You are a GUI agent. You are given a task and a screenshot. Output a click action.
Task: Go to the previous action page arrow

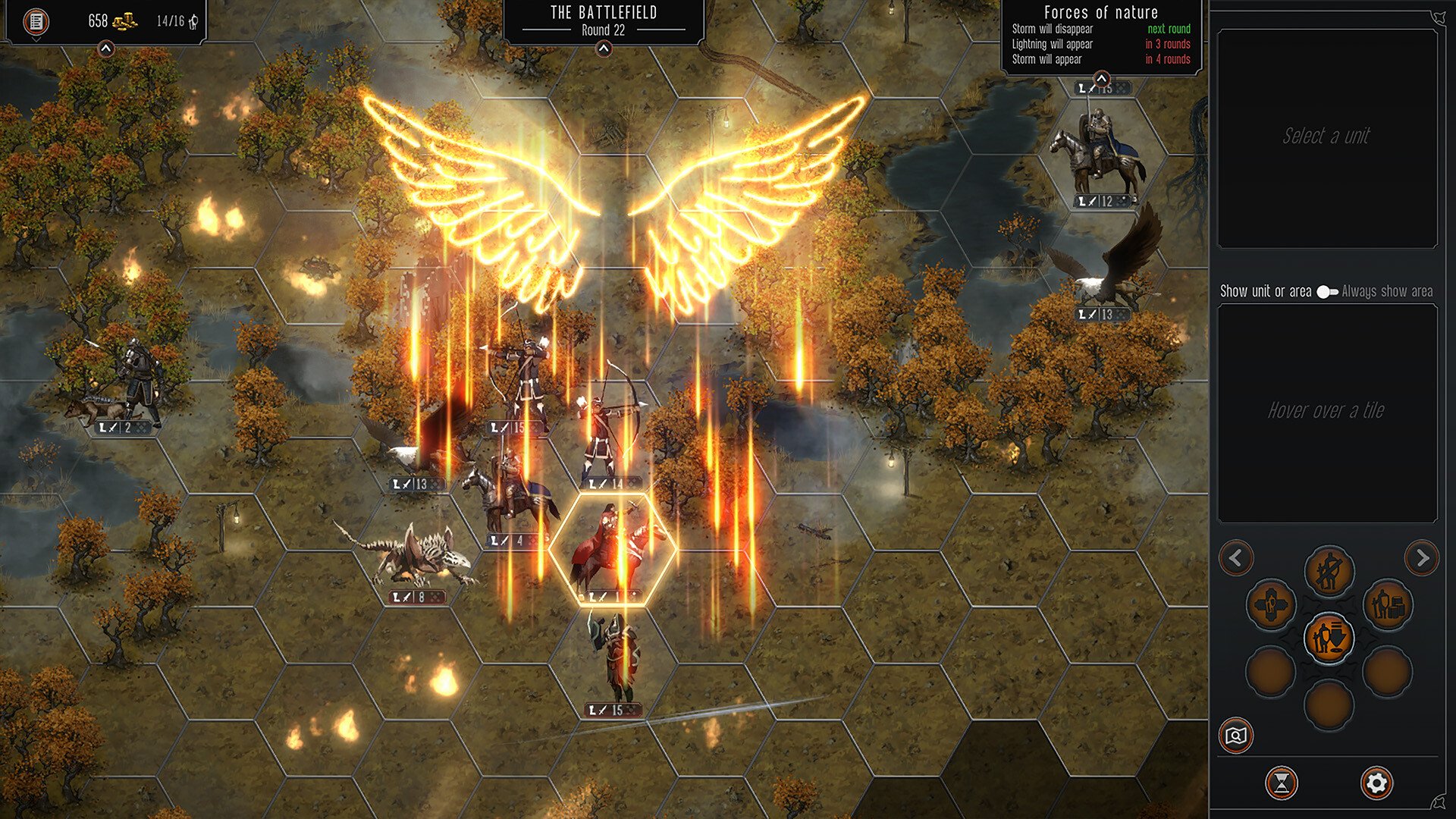tap(1236, 559)
